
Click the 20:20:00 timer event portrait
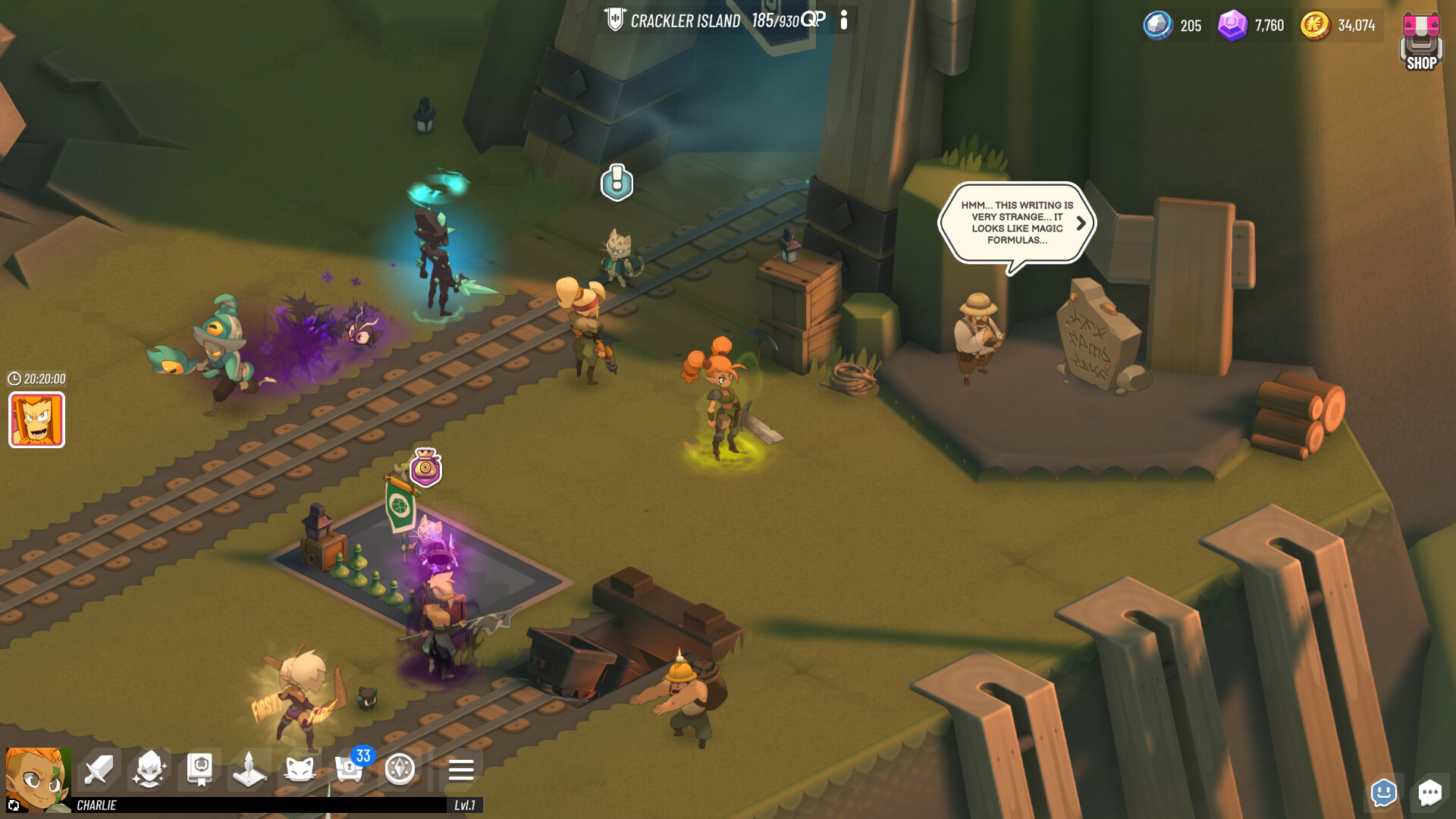(x=36, y=421)
